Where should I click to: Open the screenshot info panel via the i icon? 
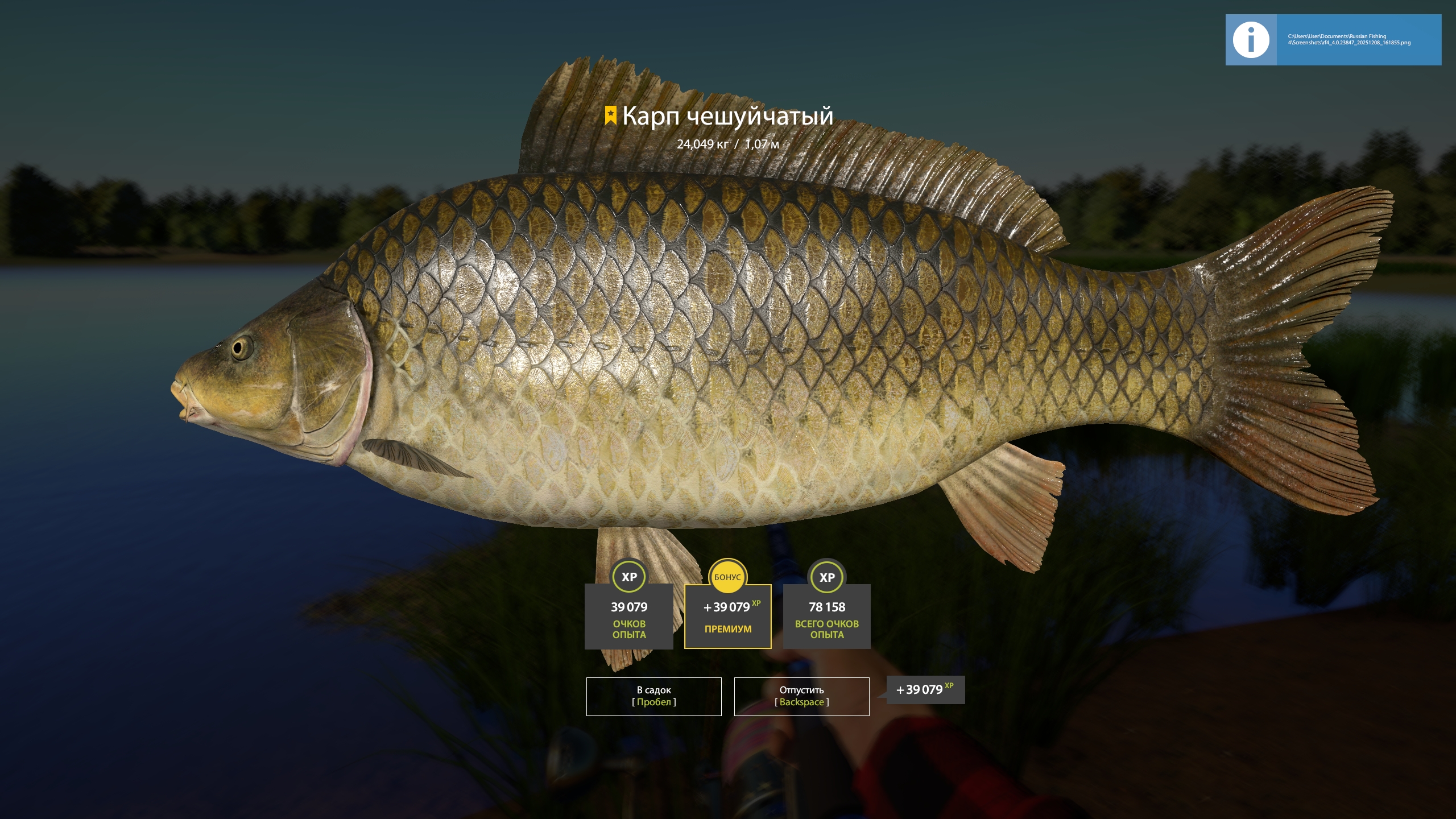pyautogui.click(x=1250, y=40)
